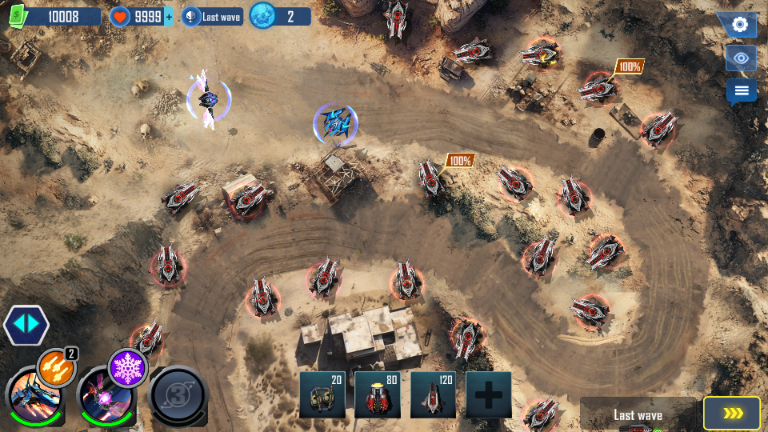The image size is (768, 432).
Task: Click the hexagonal left-right arrows button
Action: point(25,325)
